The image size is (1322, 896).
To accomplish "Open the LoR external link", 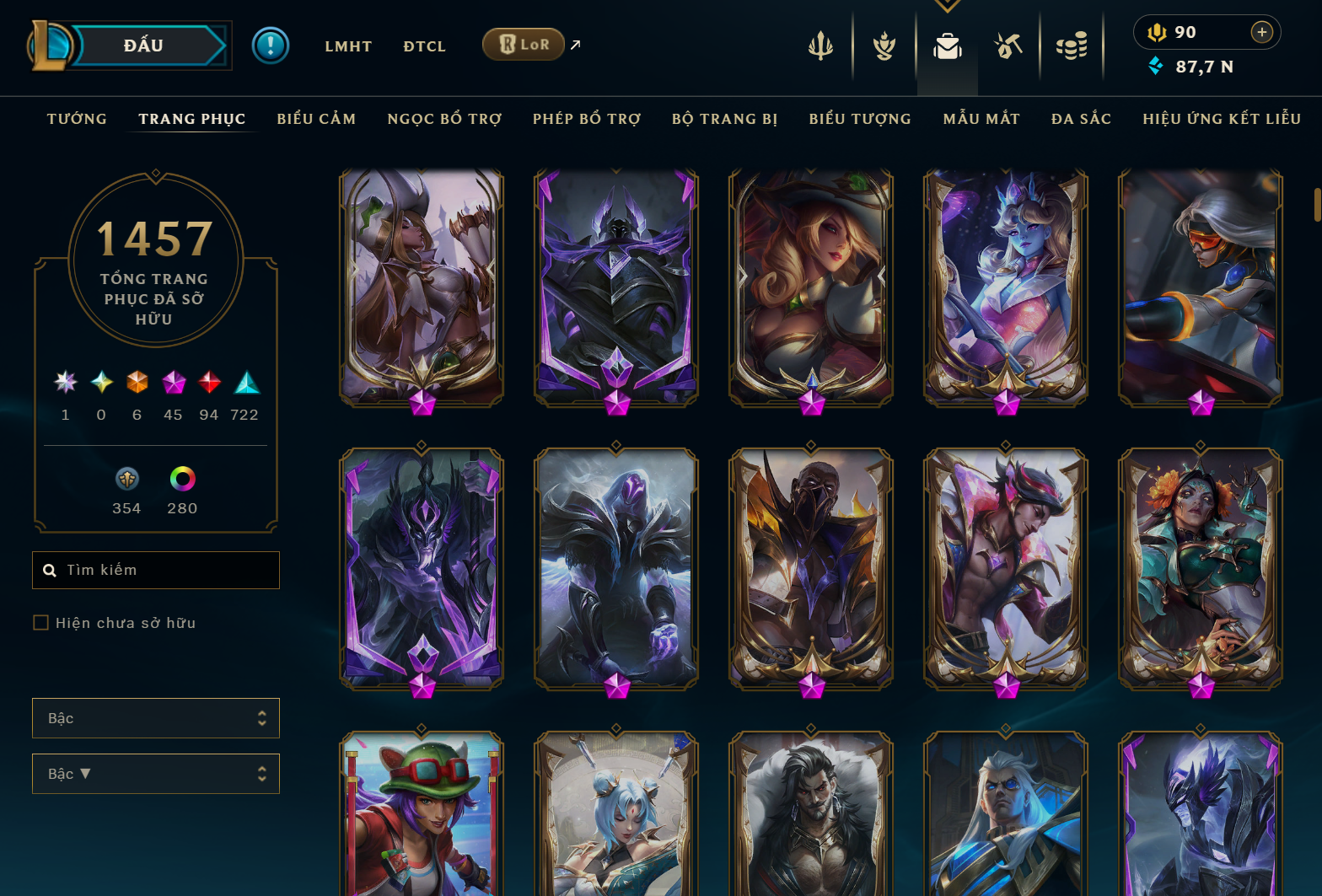I will pos(524,44).
